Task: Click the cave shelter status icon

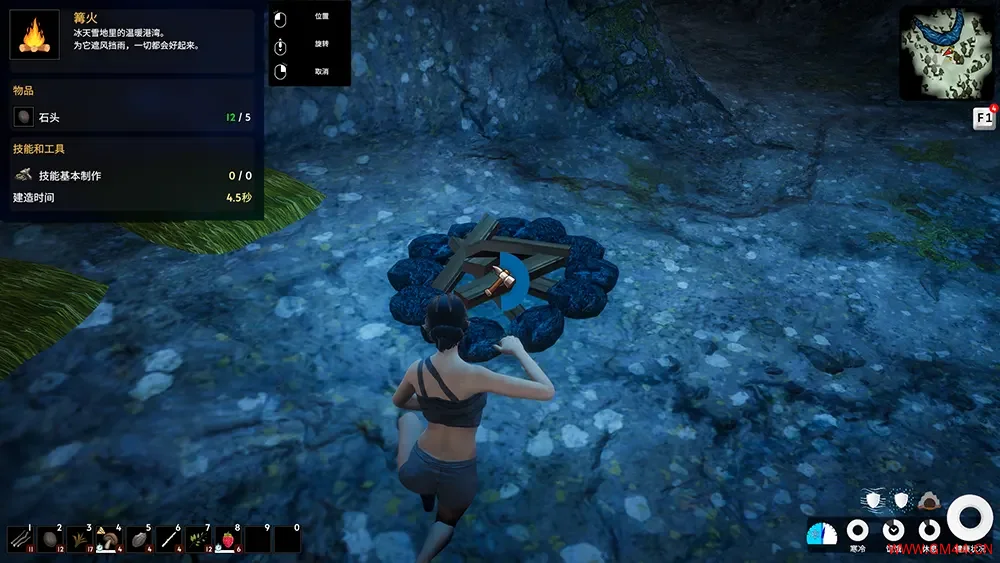Action: [x=928, y=500]
